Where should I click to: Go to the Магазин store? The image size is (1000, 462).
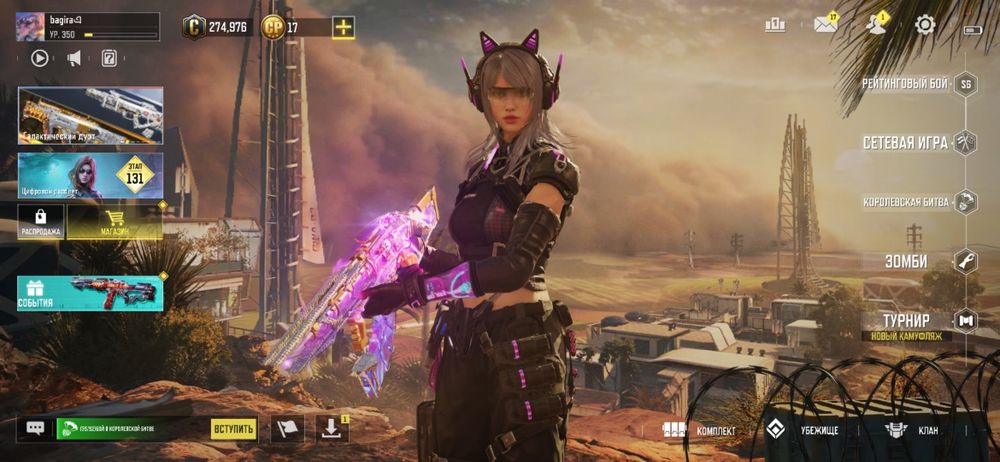(x=114, y=222)
